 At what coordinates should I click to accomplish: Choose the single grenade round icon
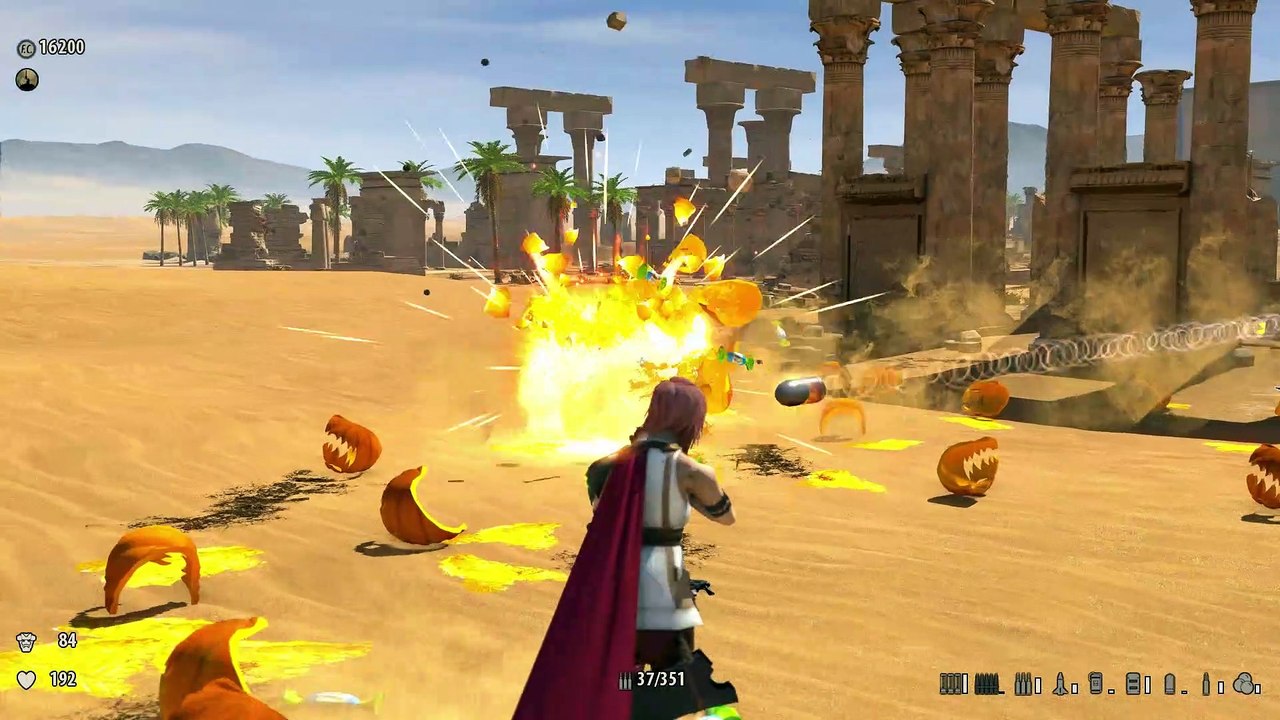(1169, 683)
